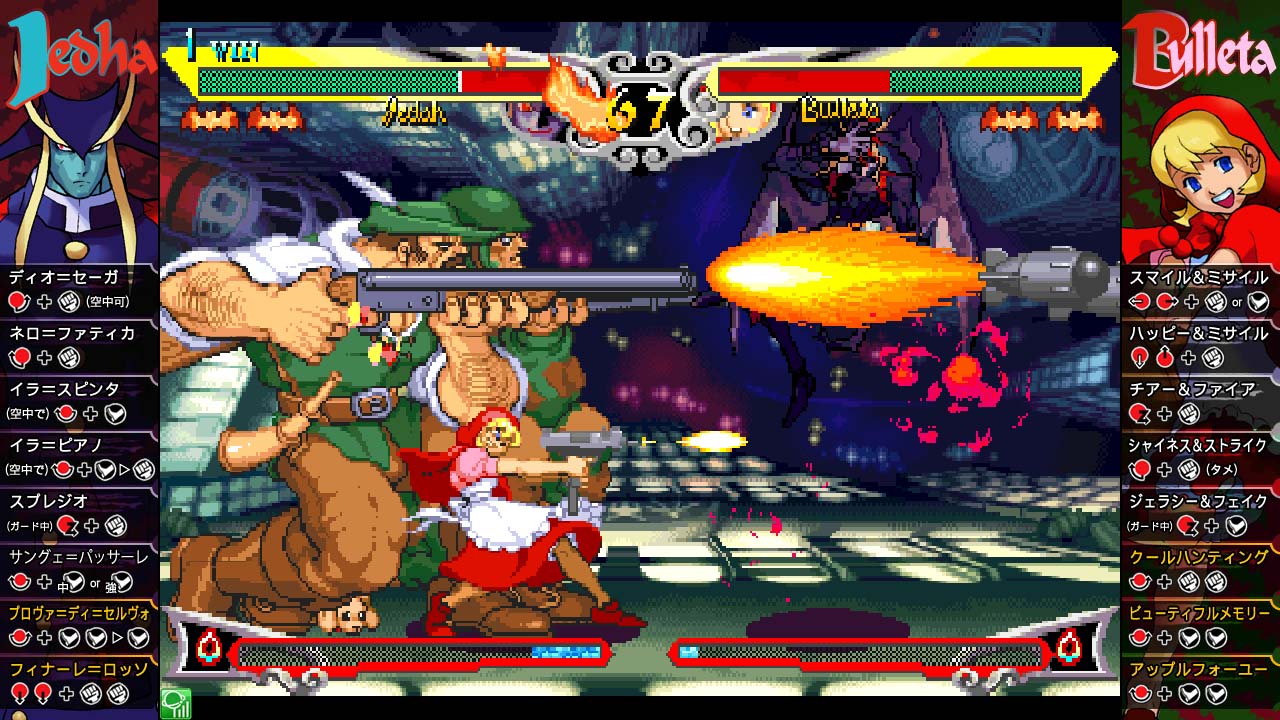Click the down-arrow input icon in ハッピー＆ミサイル
This screenshot has width=1280, height=720.
1138,355
